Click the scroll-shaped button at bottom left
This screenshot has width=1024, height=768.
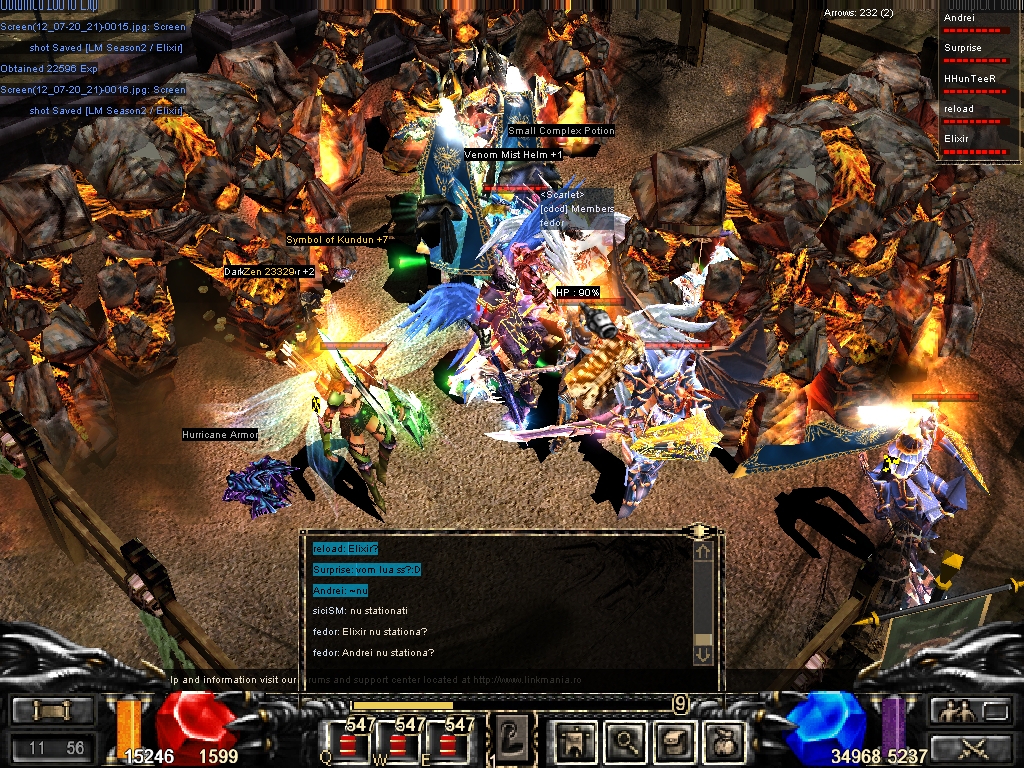click(53, 711)
